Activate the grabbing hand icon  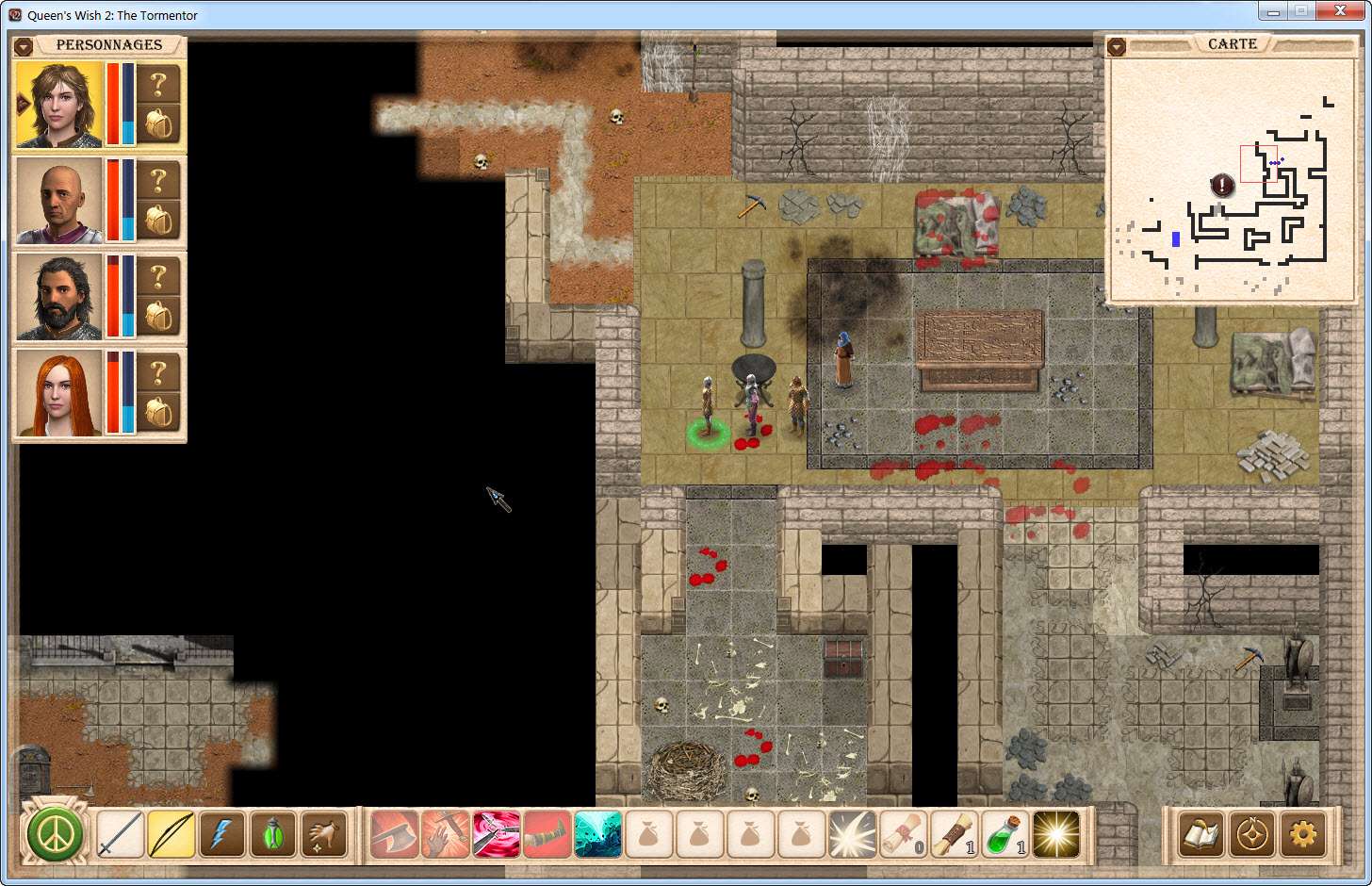324,834
